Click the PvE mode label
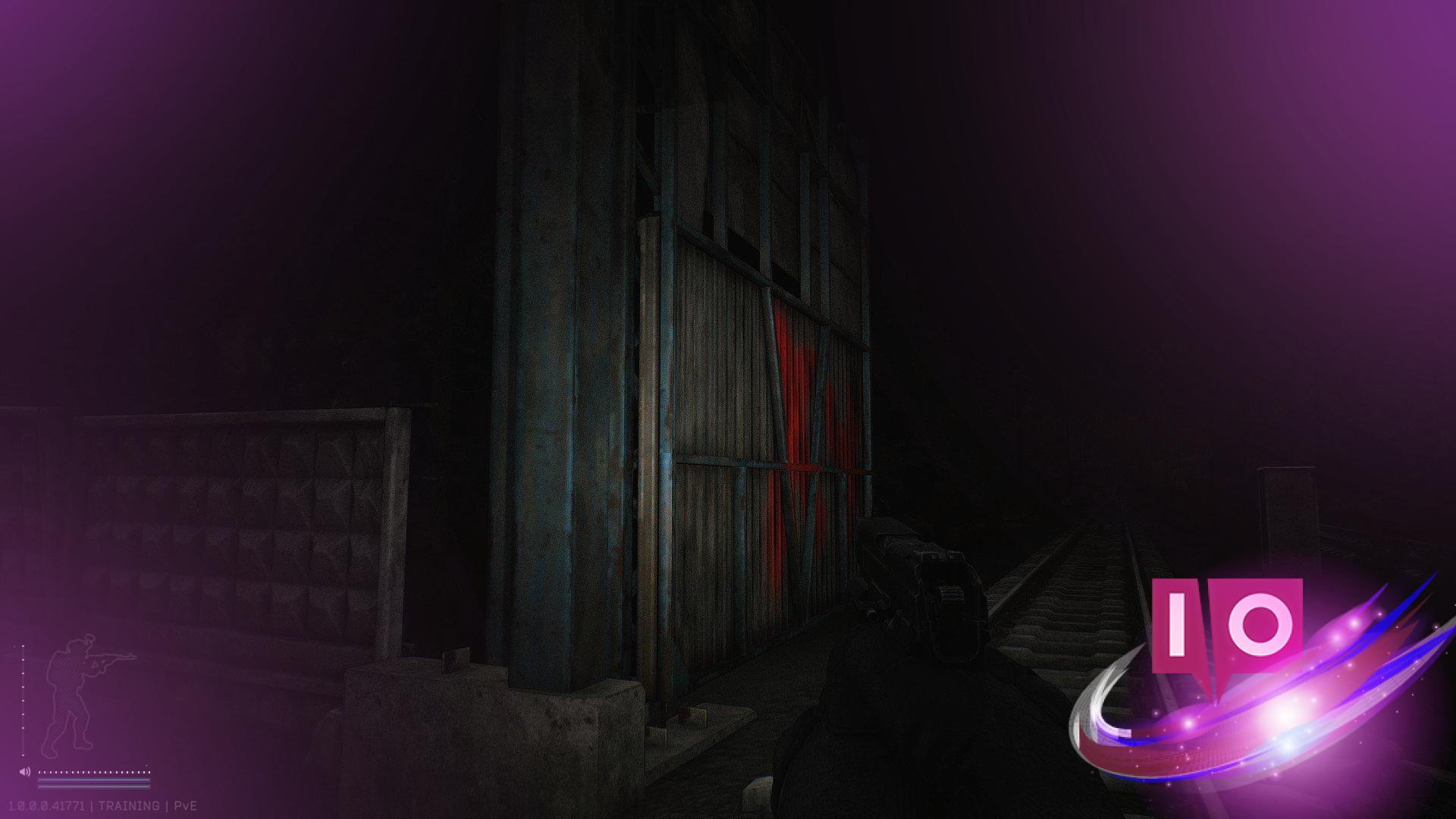Viewport: 1456px width, 819px height. [x=185, y=805]
